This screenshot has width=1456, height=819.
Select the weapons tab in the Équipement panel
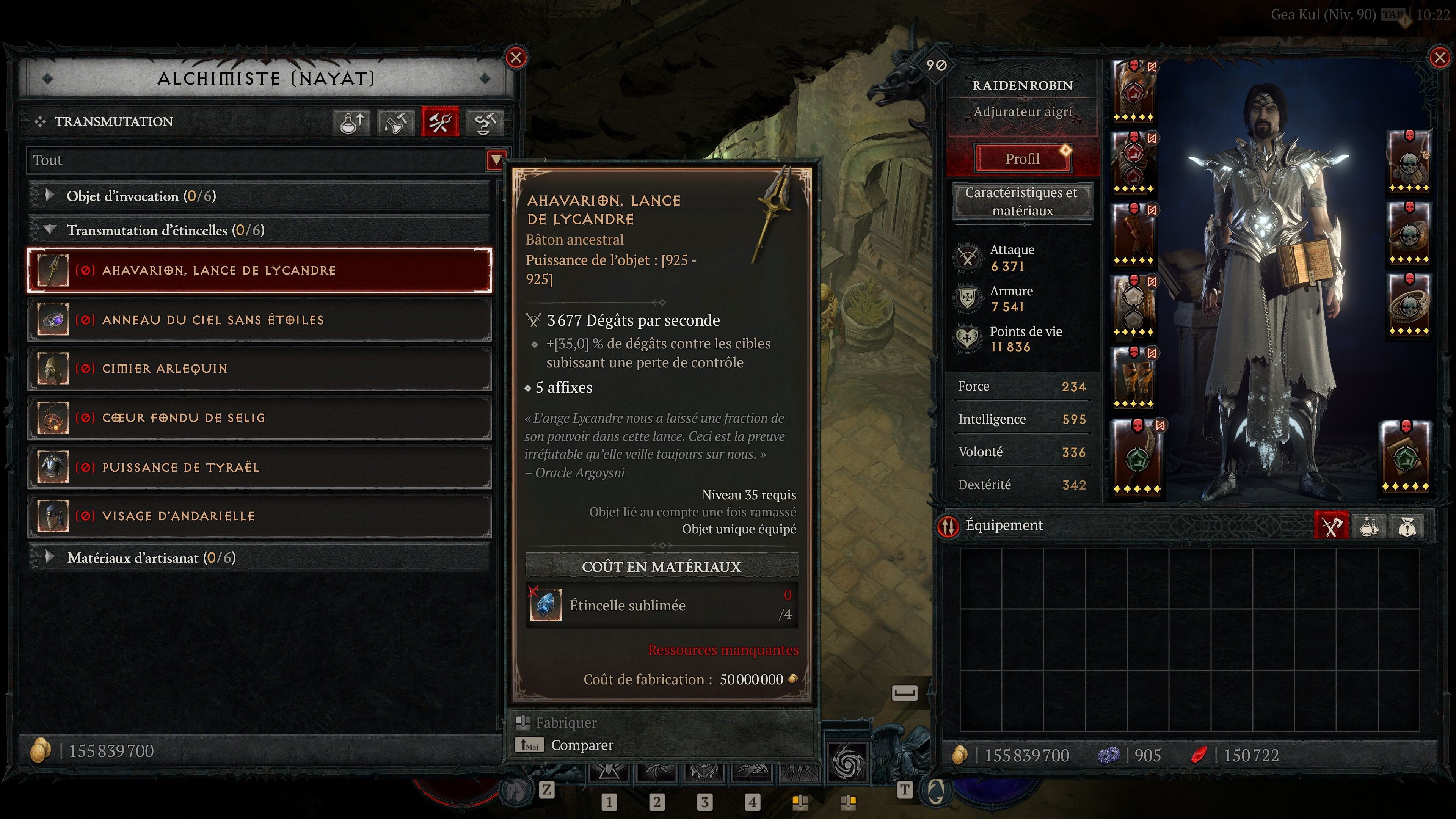click(1332, 526)
